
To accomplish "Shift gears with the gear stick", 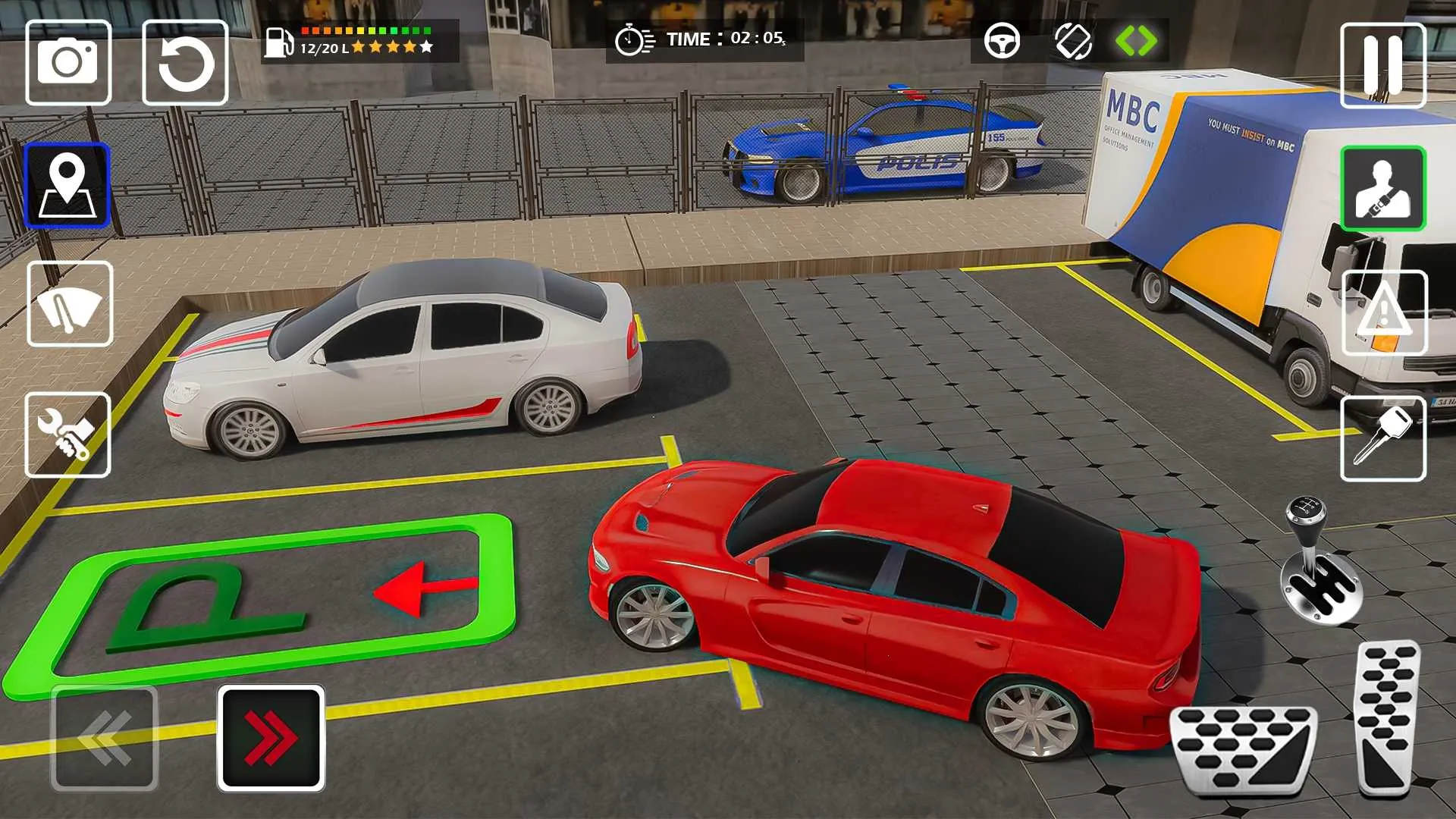I will point(1318,565).
